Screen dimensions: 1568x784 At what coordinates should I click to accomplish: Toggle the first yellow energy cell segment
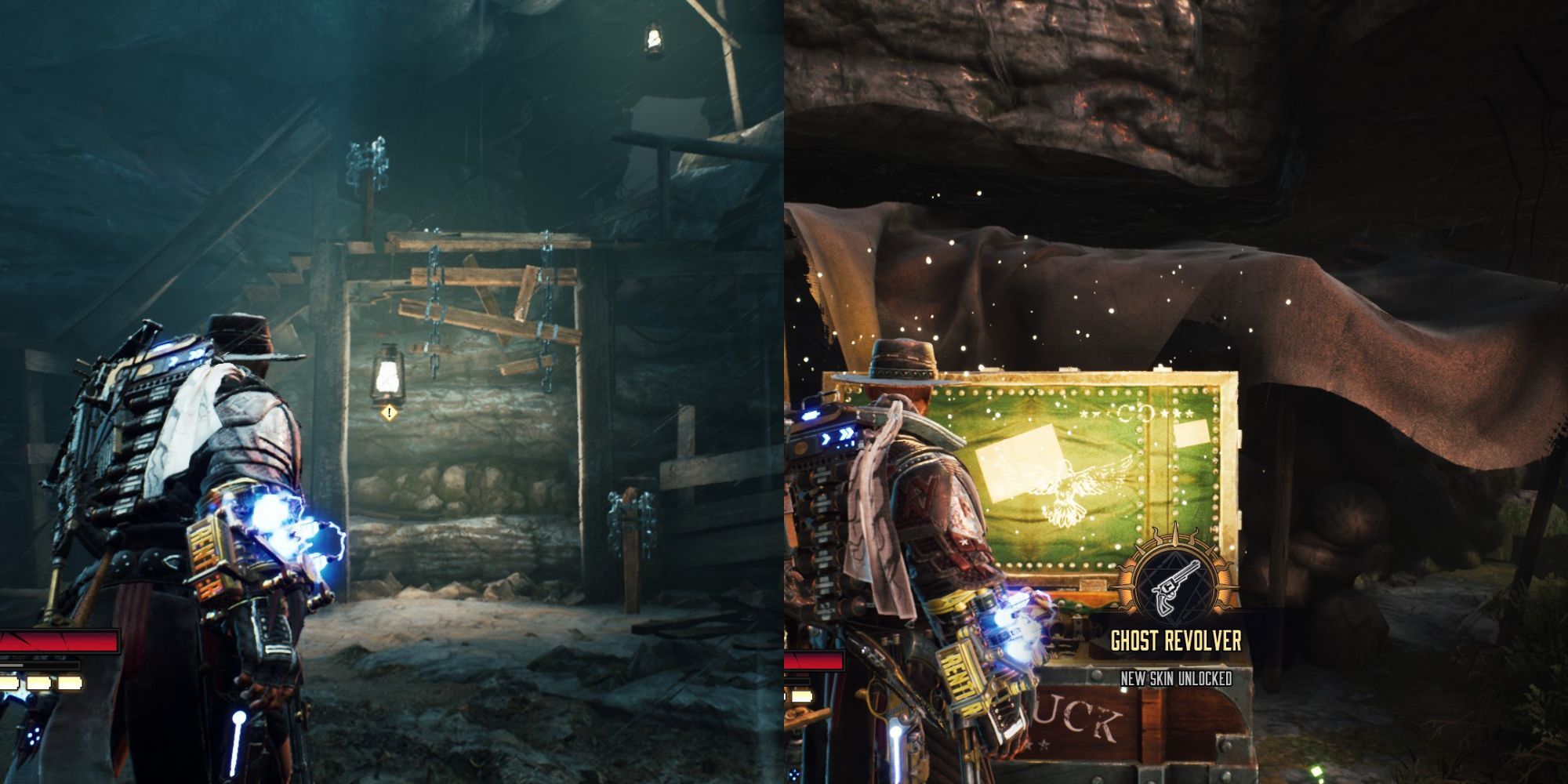tap(8, 682)
